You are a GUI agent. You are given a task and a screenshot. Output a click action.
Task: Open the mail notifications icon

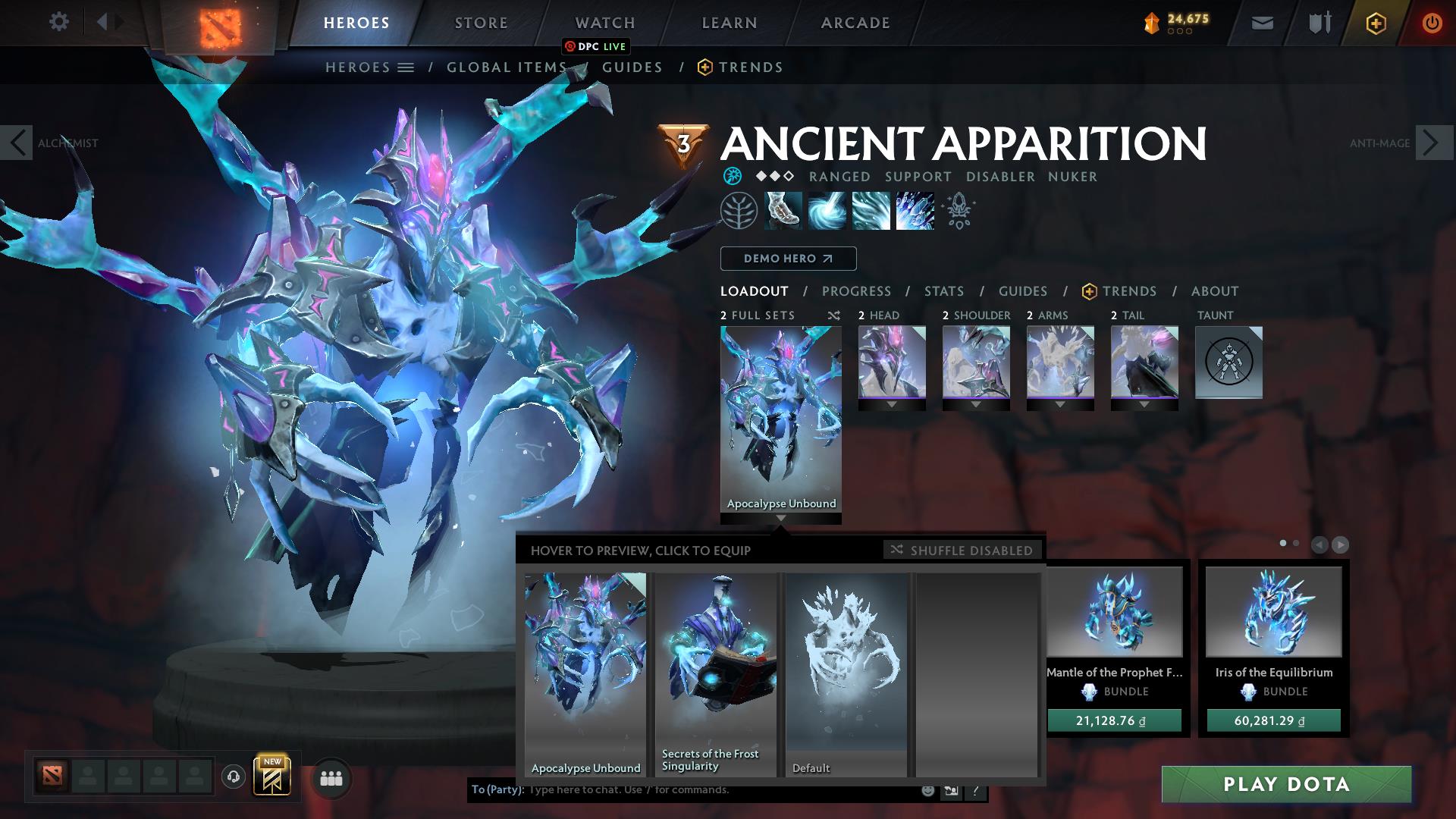(x=1262, y=23)
